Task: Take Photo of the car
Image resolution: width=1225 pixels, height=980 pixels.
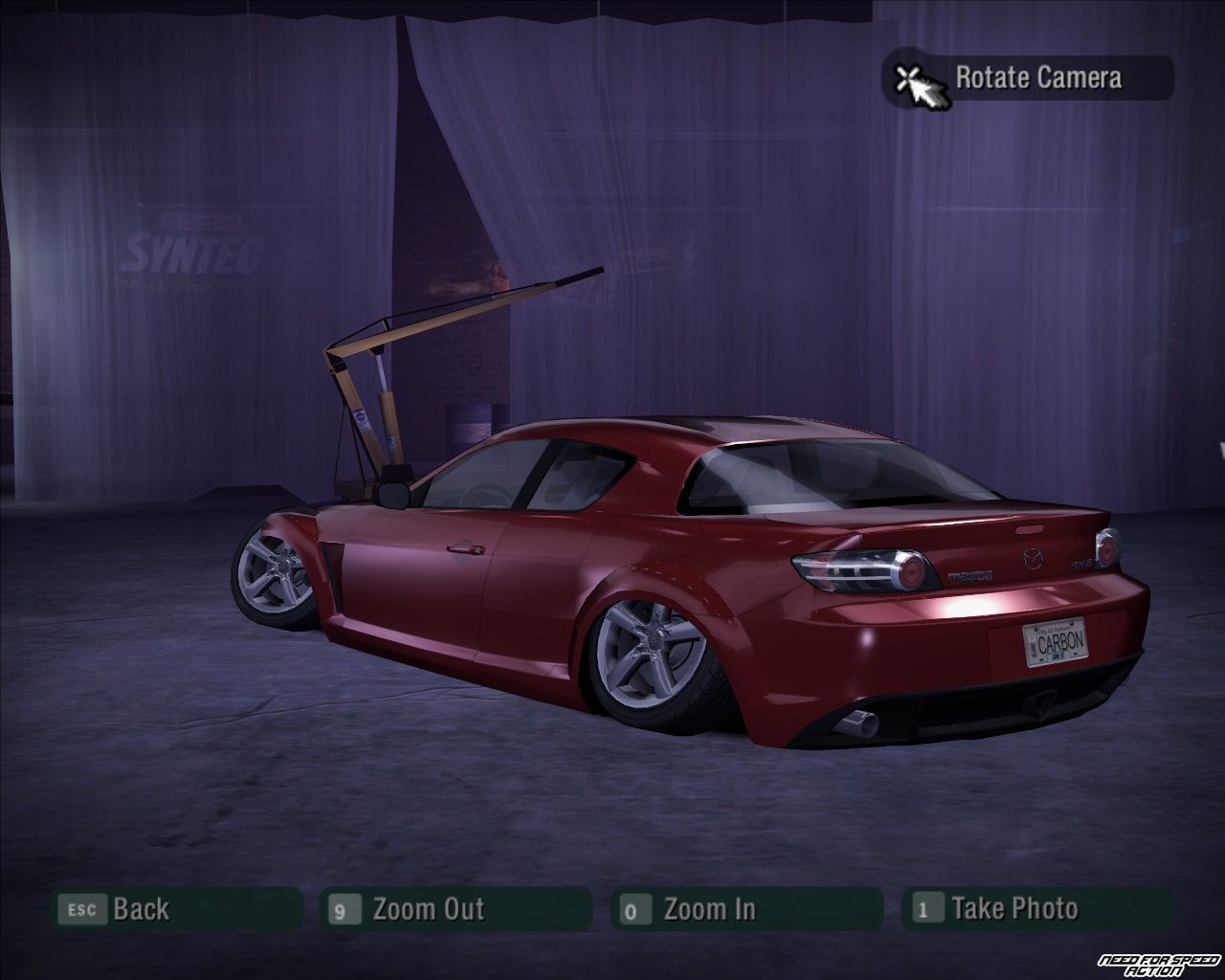Action: click(1036, 909)
